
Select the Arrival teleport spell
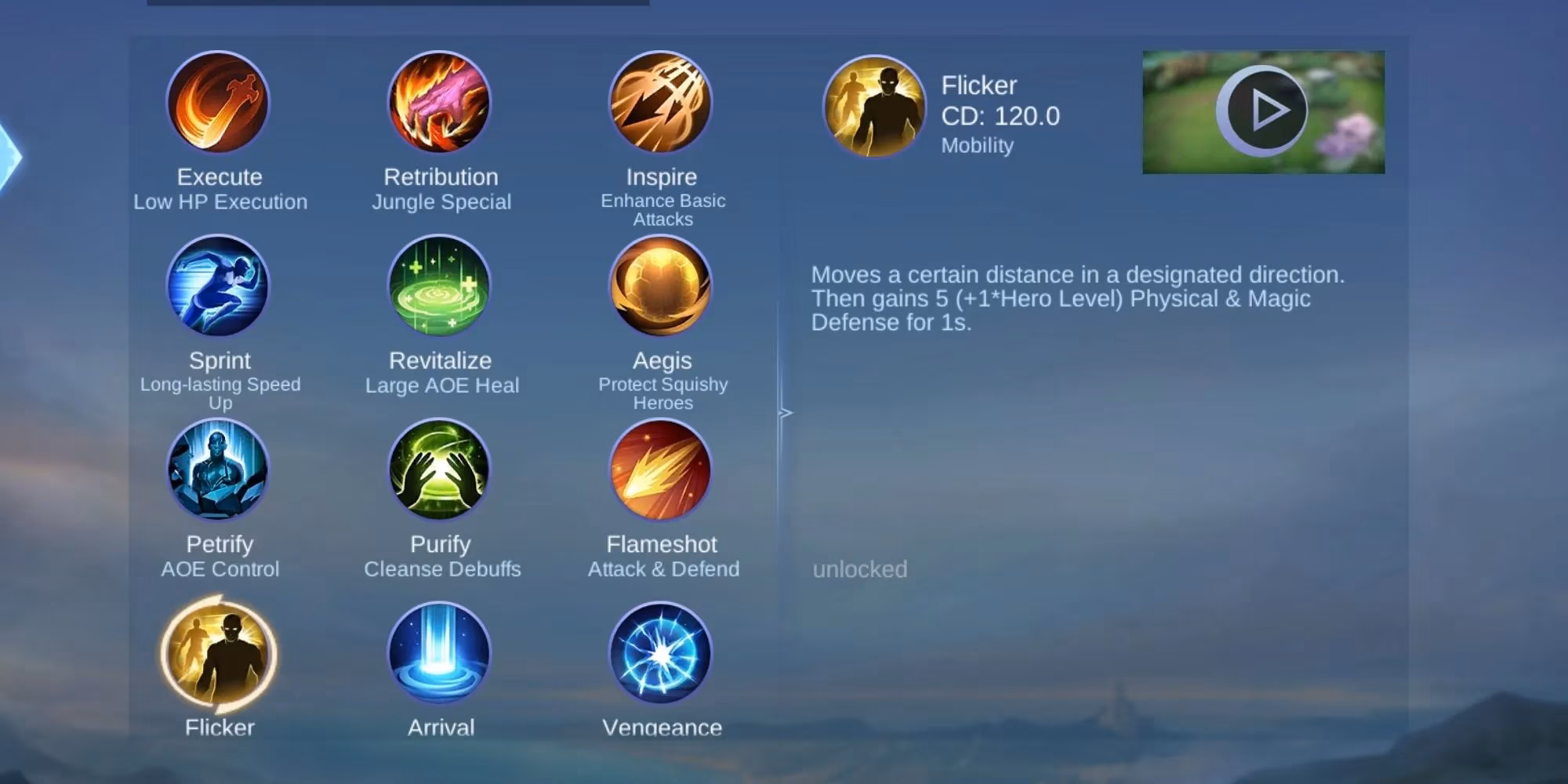(439, 655)
